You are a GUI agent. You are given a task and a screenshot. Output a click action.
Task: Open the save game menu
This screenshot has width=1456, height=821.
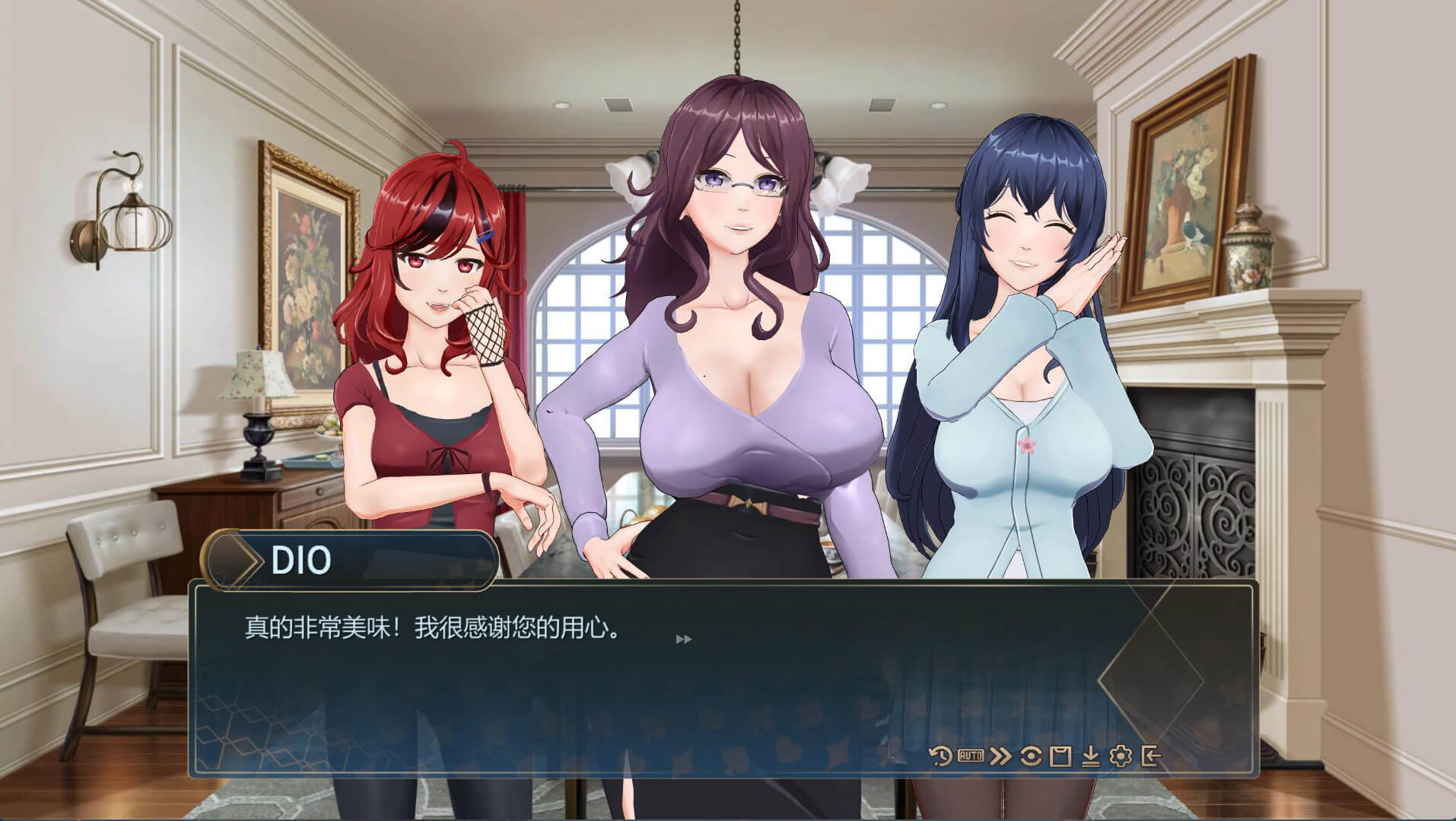1060,756
